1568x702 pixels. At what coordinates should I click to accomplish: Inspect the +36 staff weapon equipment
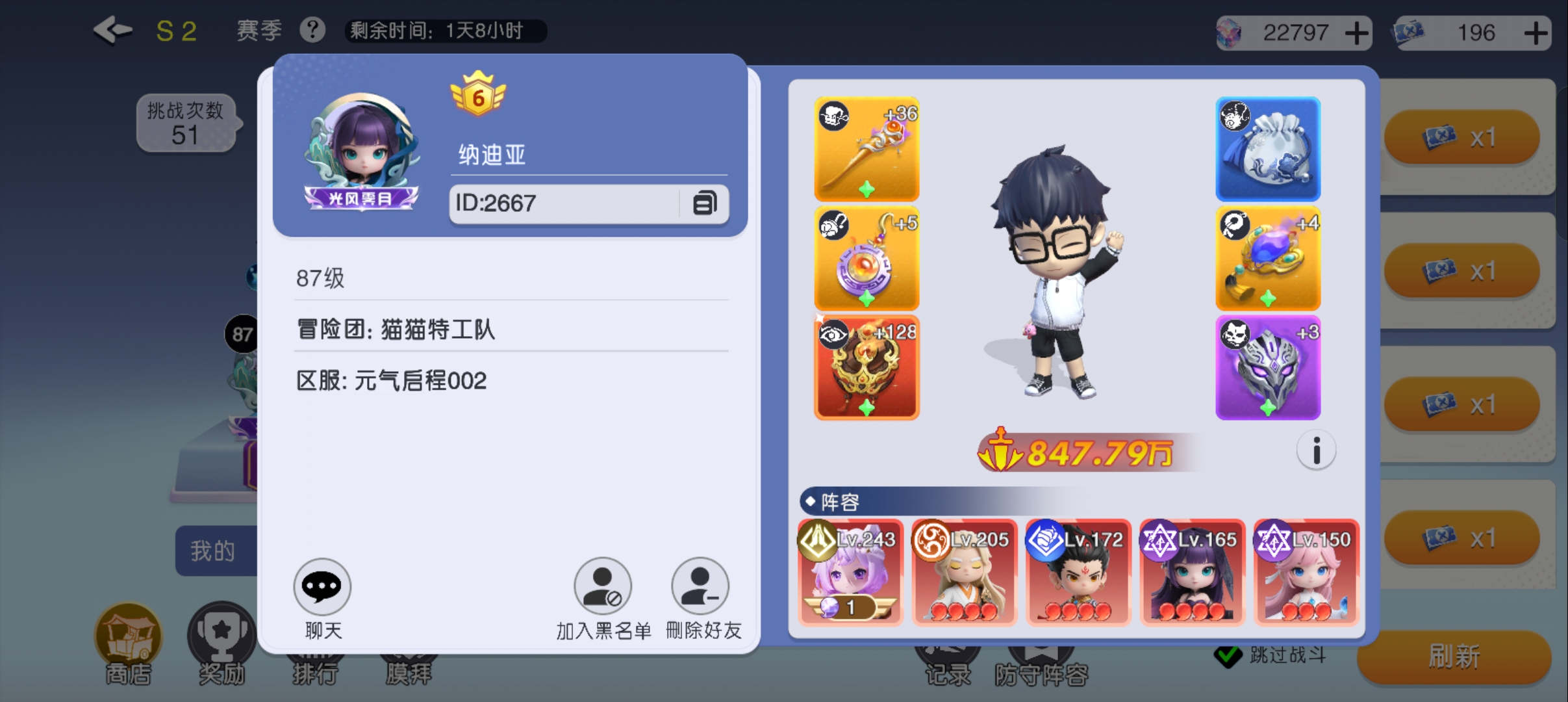pyautogui.click(x=866, y=148)
